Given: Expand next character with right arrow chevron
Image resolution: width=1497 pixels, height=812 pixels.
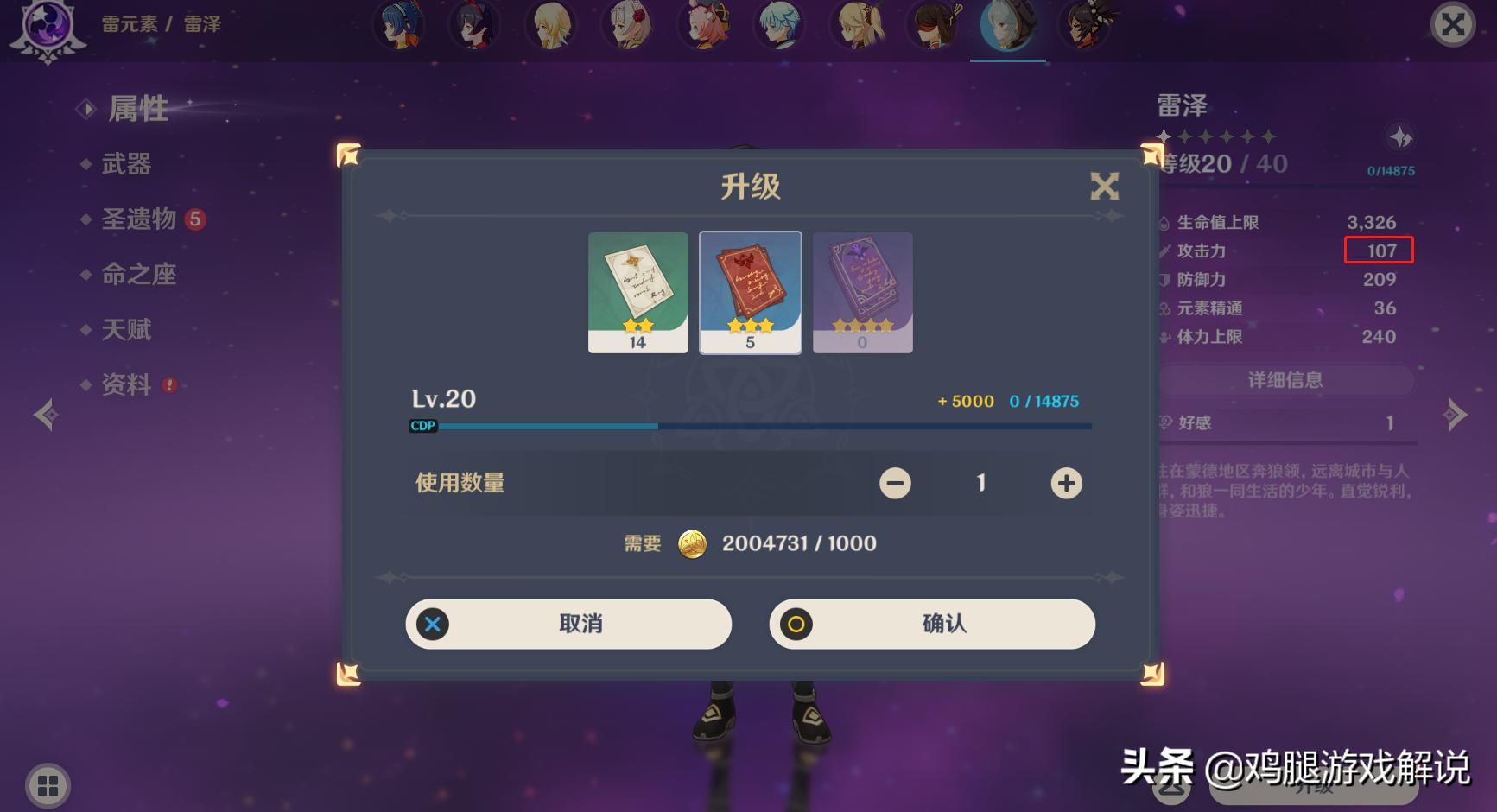Looking at the screenshot, I should [1454, 415].
